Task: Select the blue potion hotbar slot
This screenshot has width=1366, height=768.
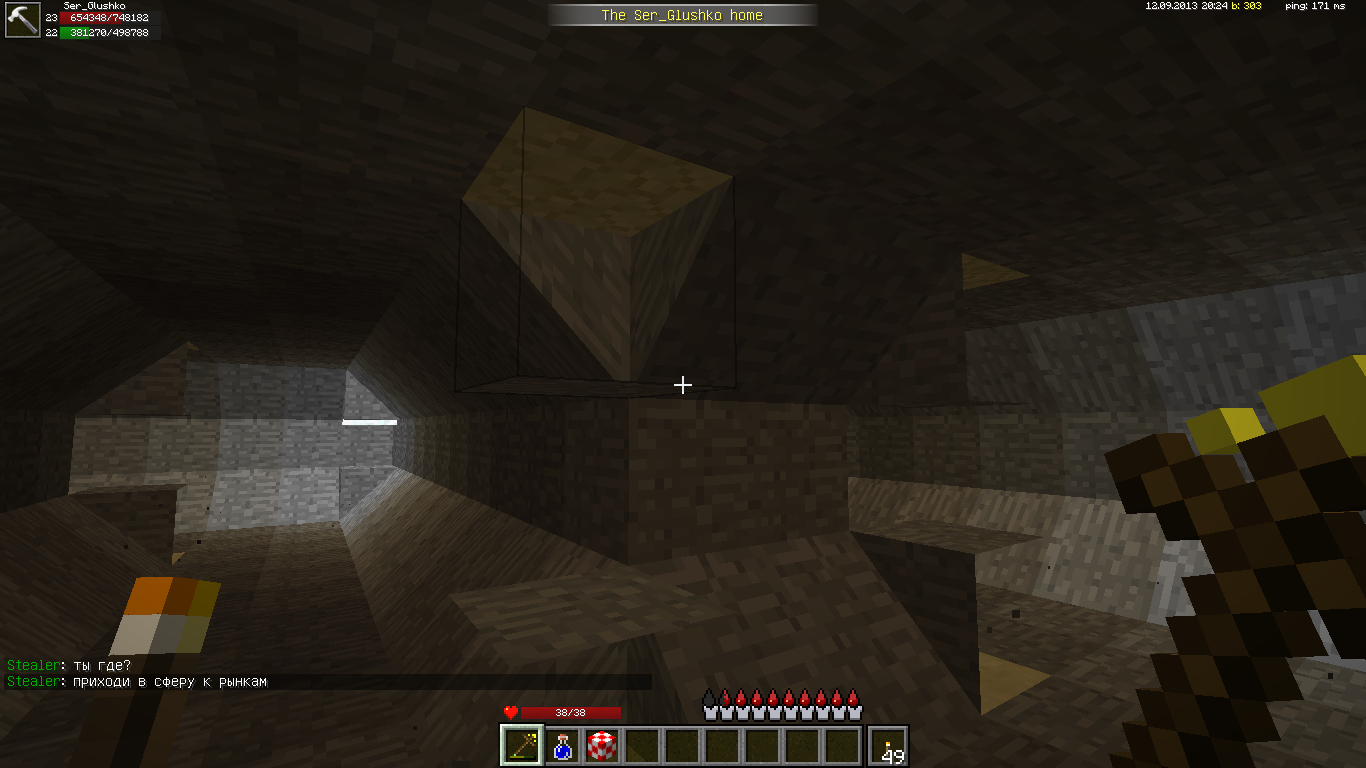Action: (x=562, y=745)
